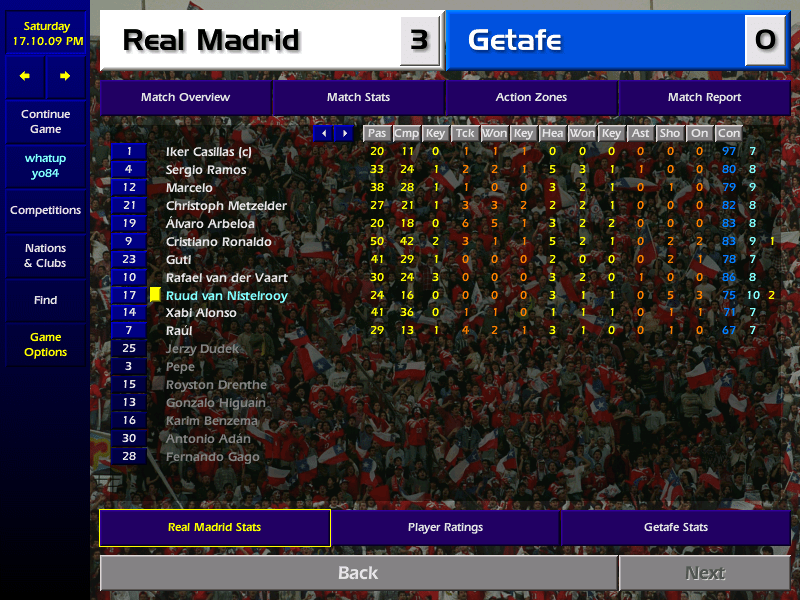Select Cristiano Ronaldo's player row
The width and height of the screenshot is (800, 600).
click(x=219, y=241)
